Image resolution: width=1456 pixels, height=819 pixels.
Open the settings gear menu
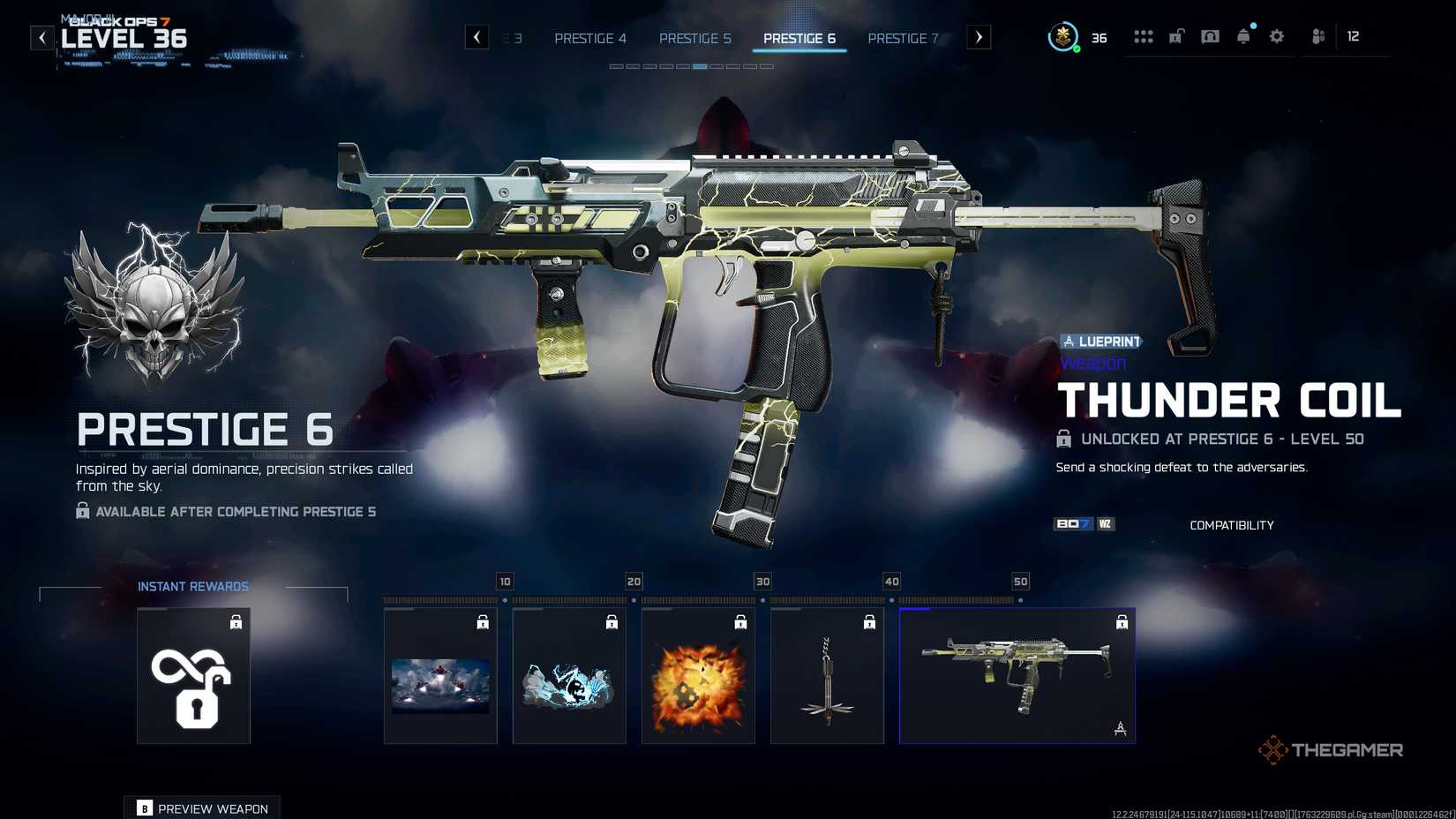pos(1277,36)
